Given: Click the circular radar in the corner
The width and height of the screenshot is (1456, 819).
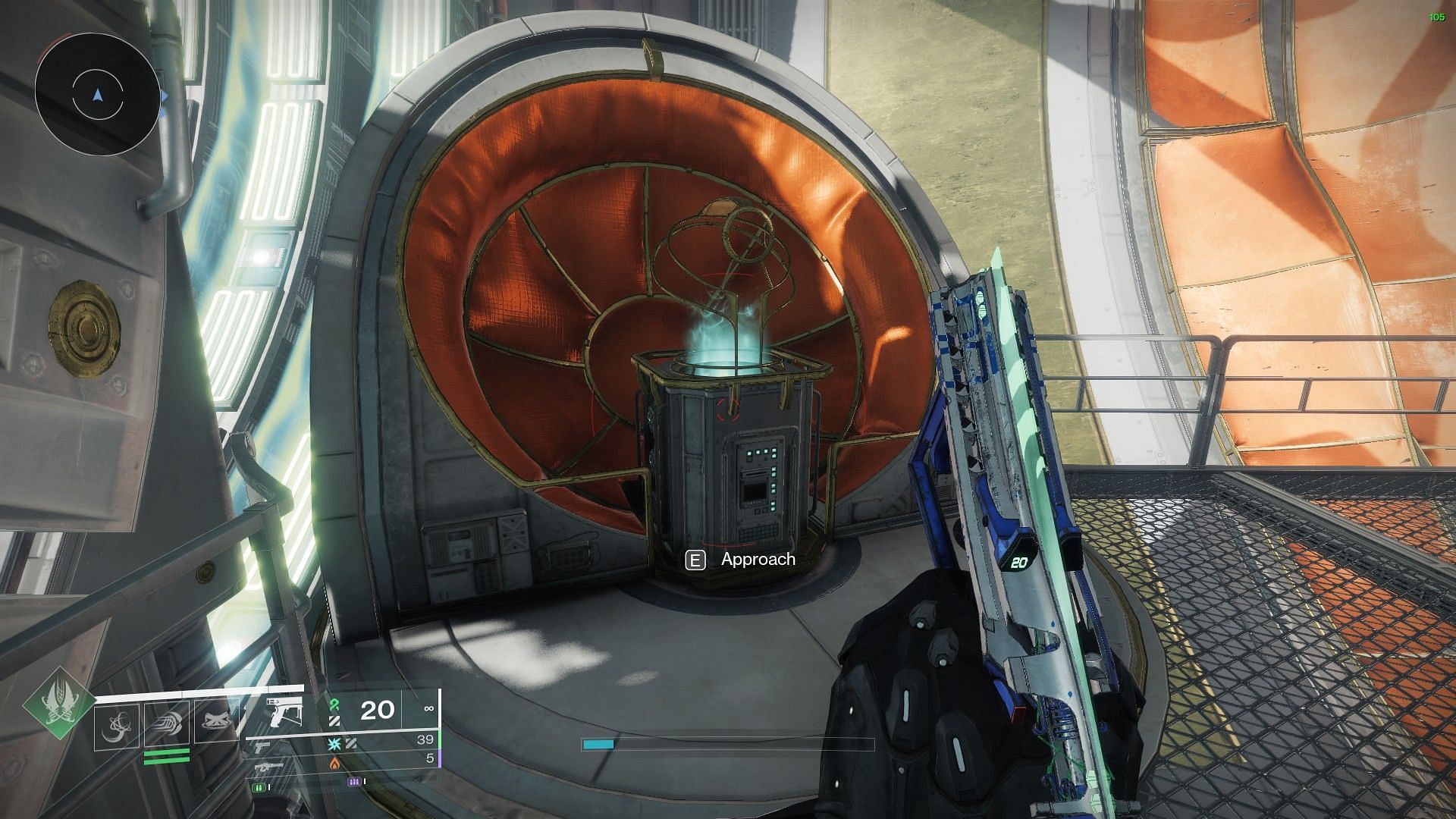Looking at the screenshot, I should tap(97, 94).
